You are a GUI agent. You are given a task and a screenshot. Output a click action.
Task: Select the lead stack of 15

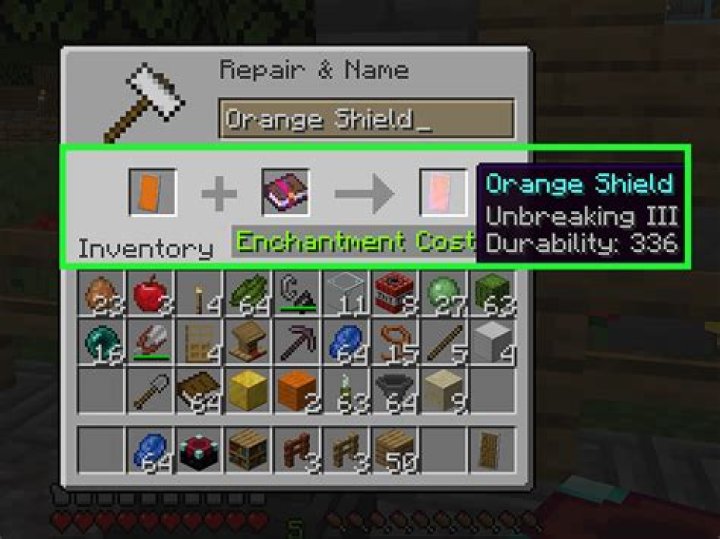(394, 345)
